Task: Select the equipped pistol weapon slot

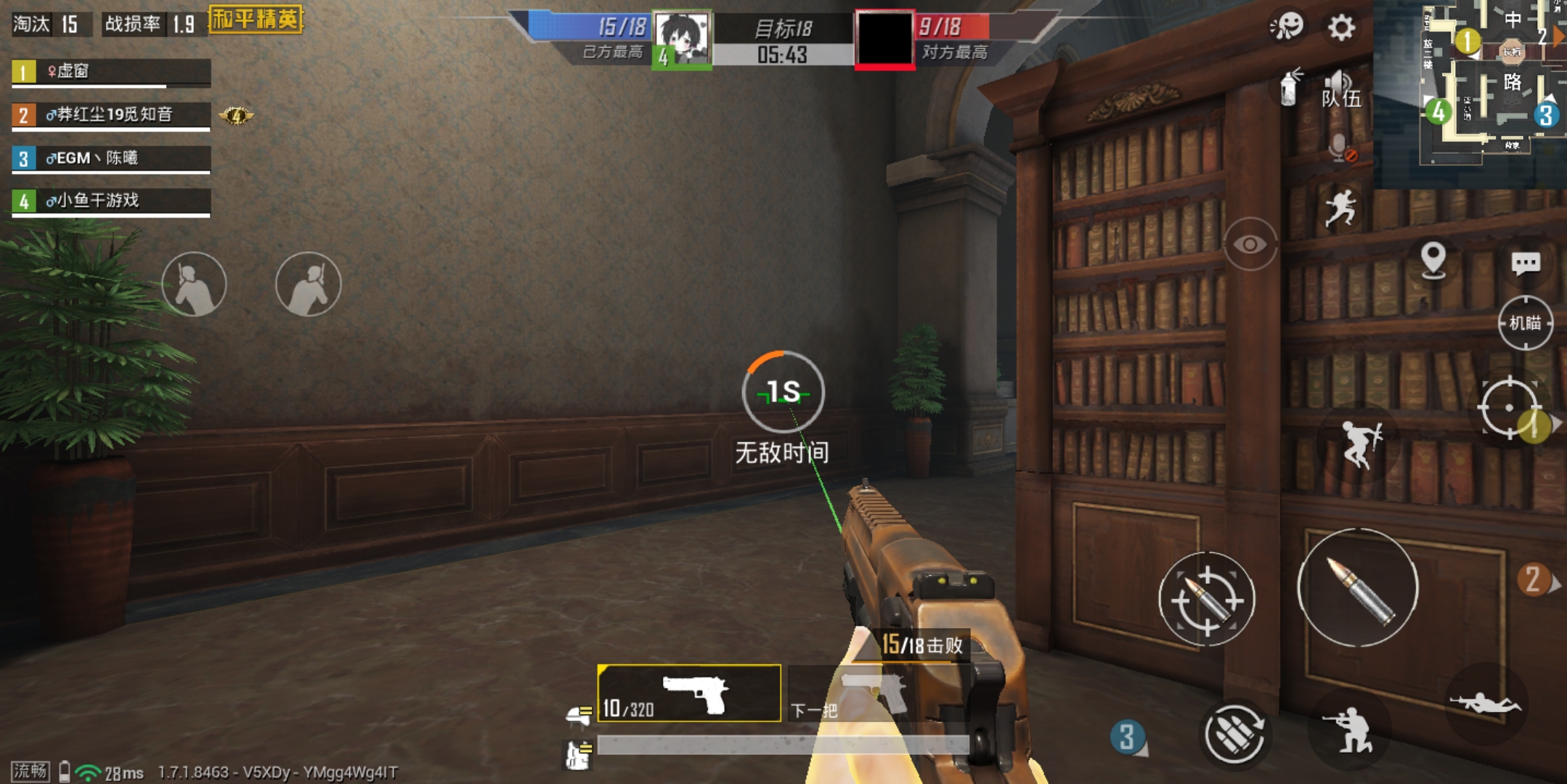Action: 688,693
